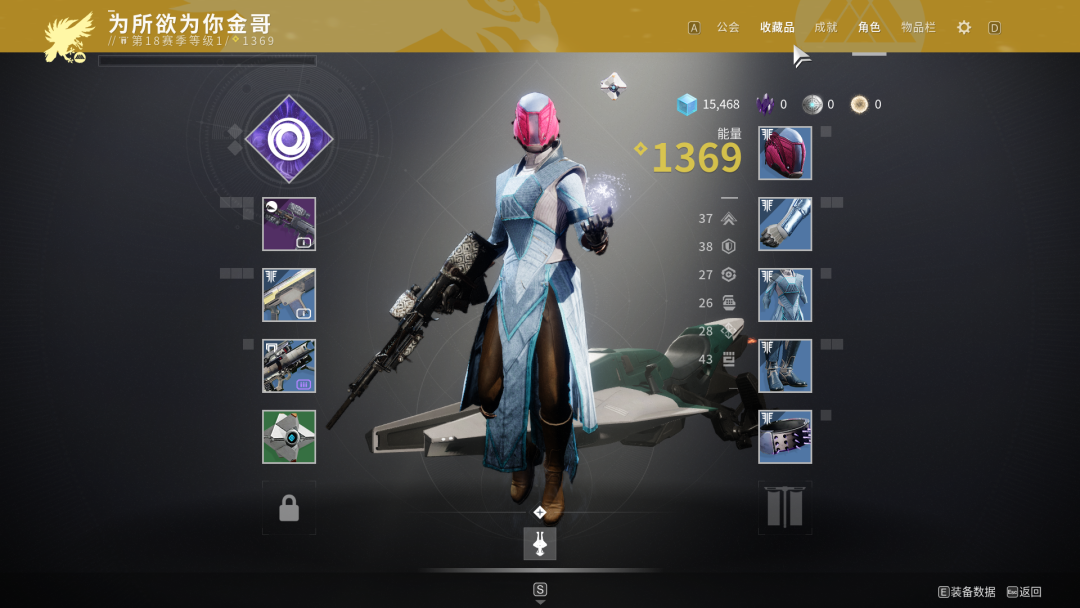
Task: Select the energy weapon slot
Action: tap(289, 295)
